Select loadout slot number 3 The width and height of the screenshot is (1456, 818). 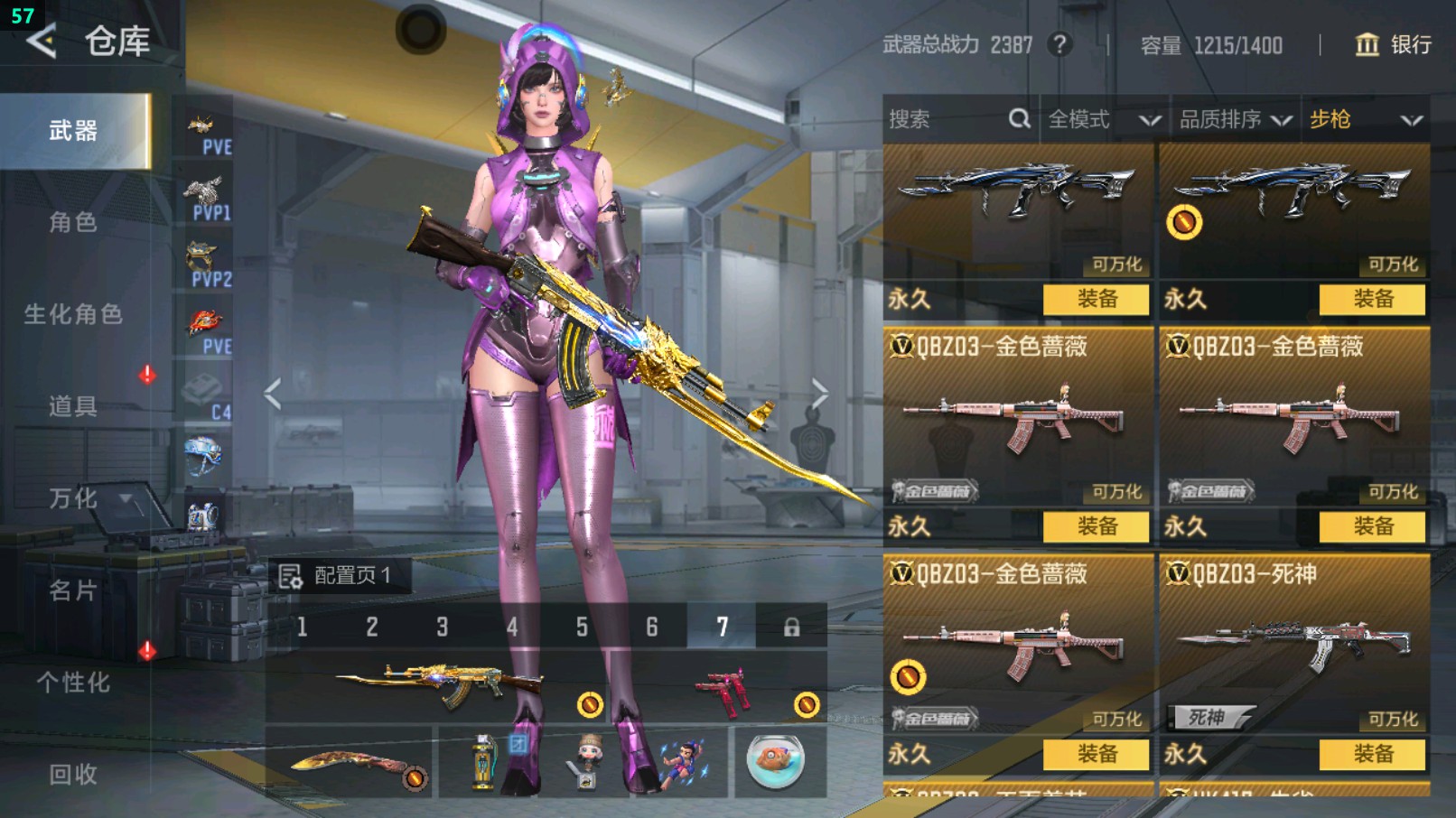pos(442,627)
